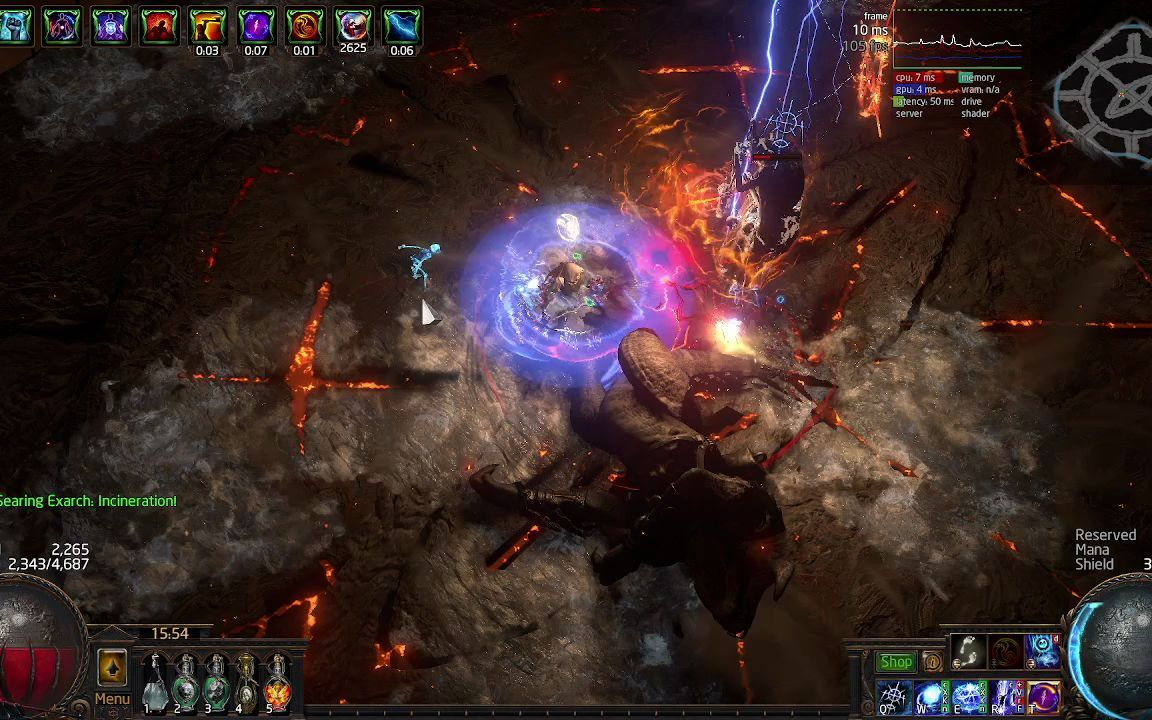Click the yellow level-up arrow button
1152x720 pixels.
point(112,666)
